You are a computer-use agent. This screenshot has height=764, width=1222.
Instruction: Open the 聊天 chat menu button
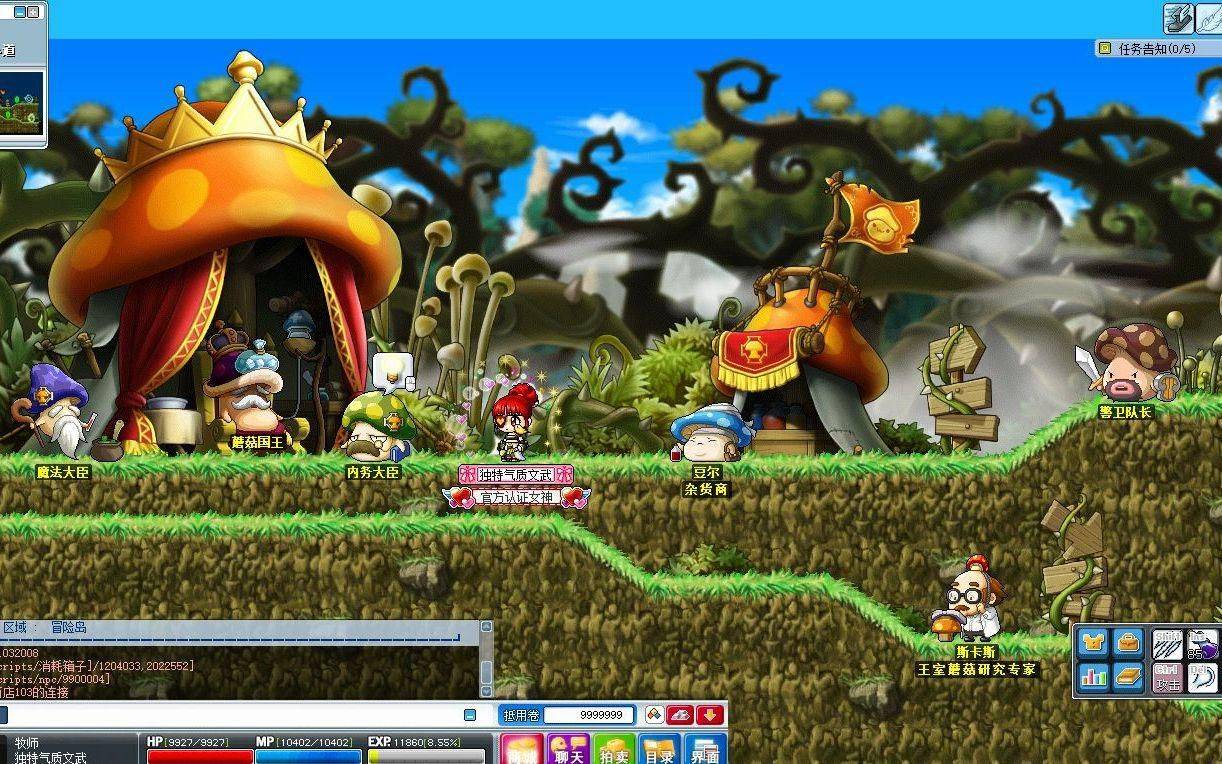(x=568, y=751)
